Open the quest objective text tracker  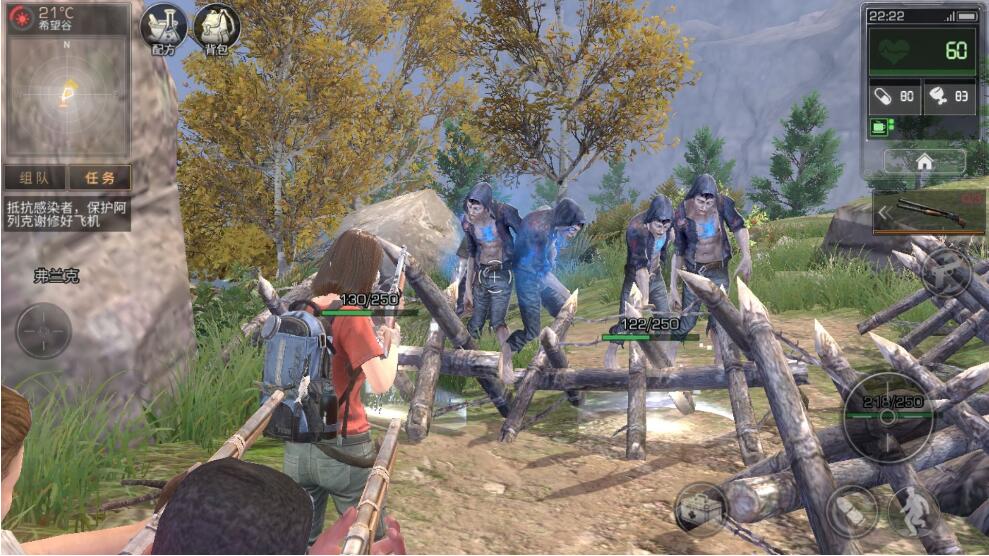click(x=67, y=213)
